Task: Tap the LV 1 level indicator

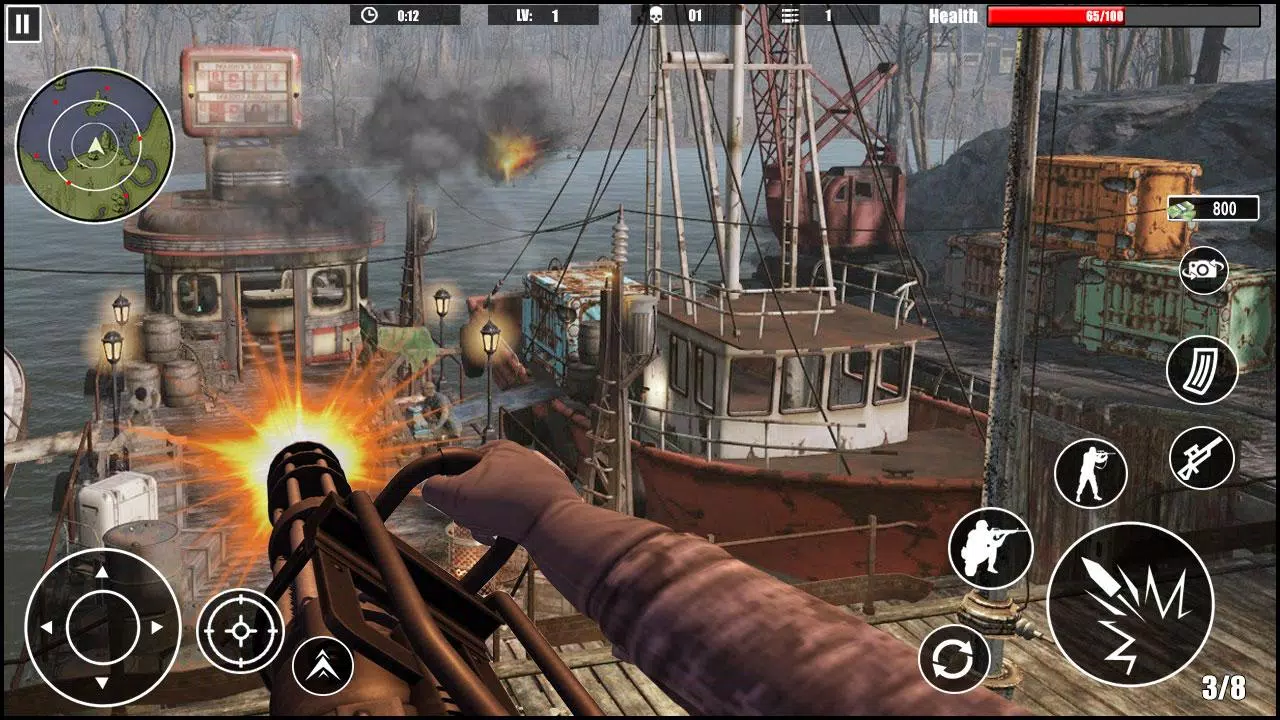Action: [537, 15]
